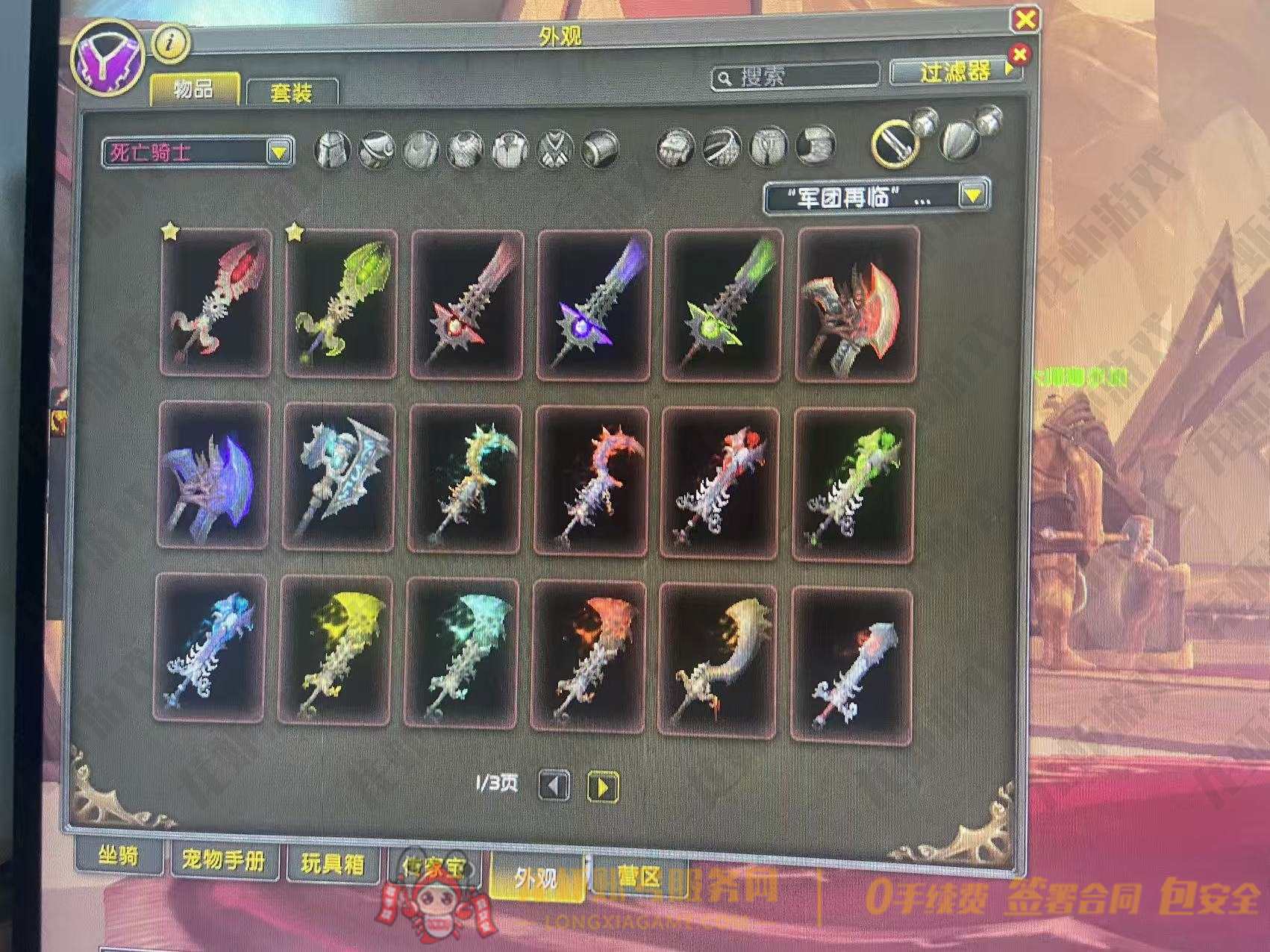Pick the purple-glowing sword appearance
This screenshot has height=952, width=1270.
pos(594,304)
